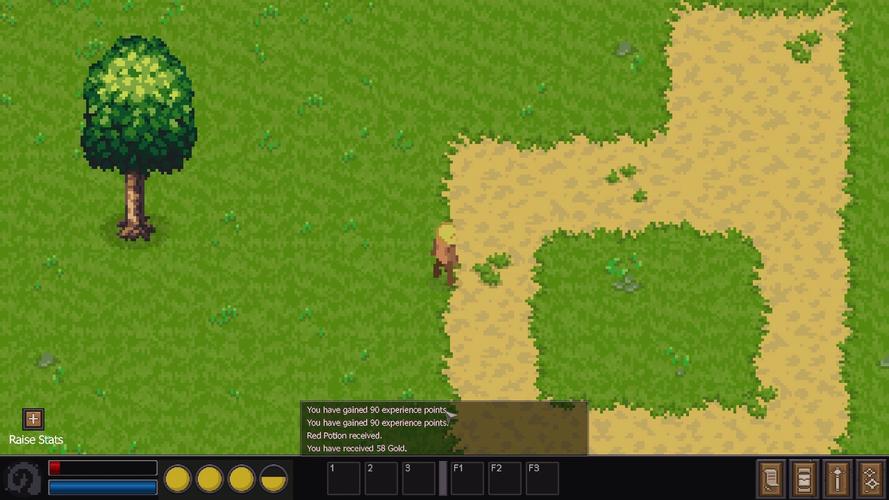Select hotbar slot numbered 1

pos(343,477)
